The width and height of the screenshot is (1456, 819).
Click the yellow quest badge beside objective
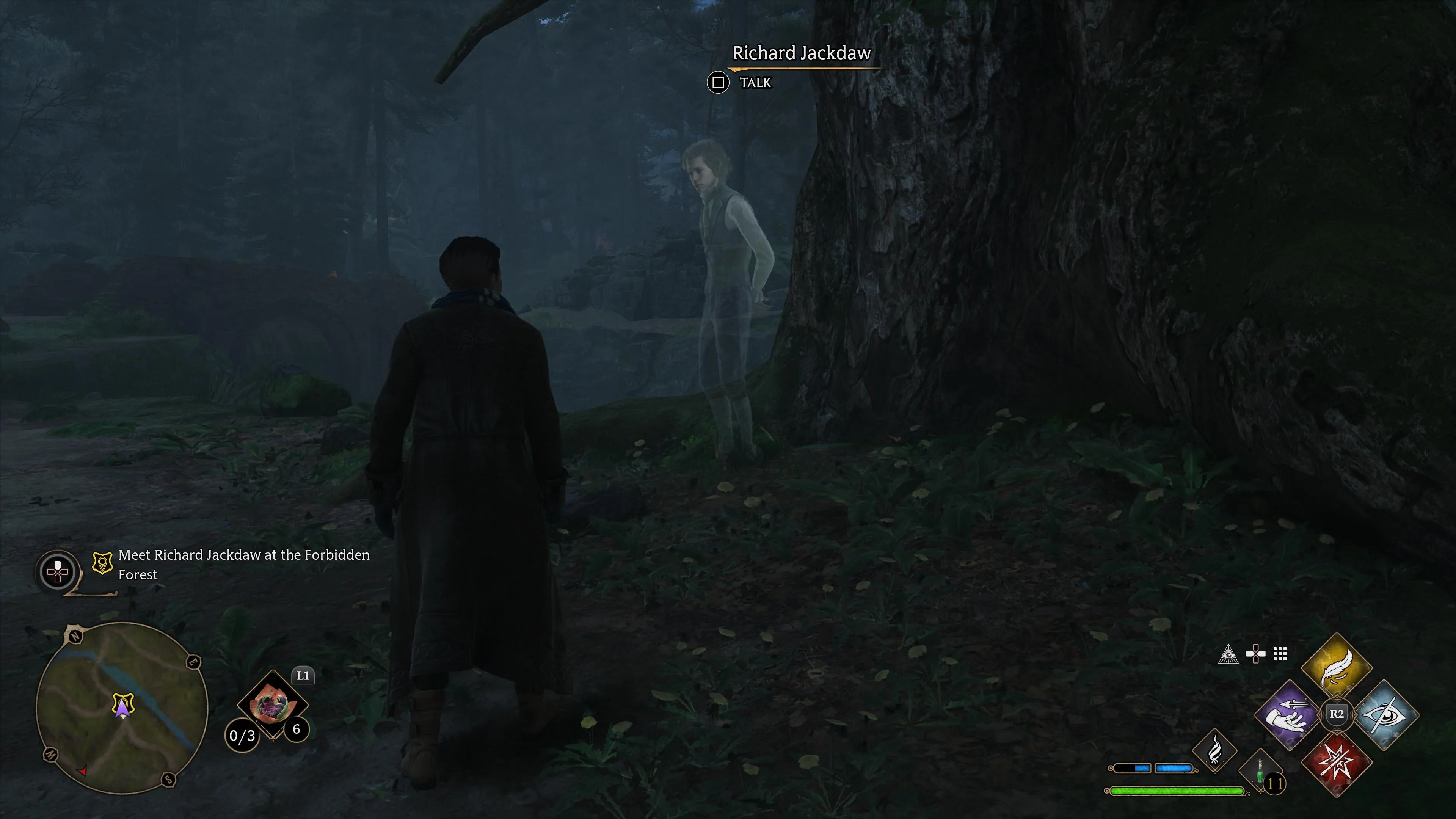tap(102, 563)
